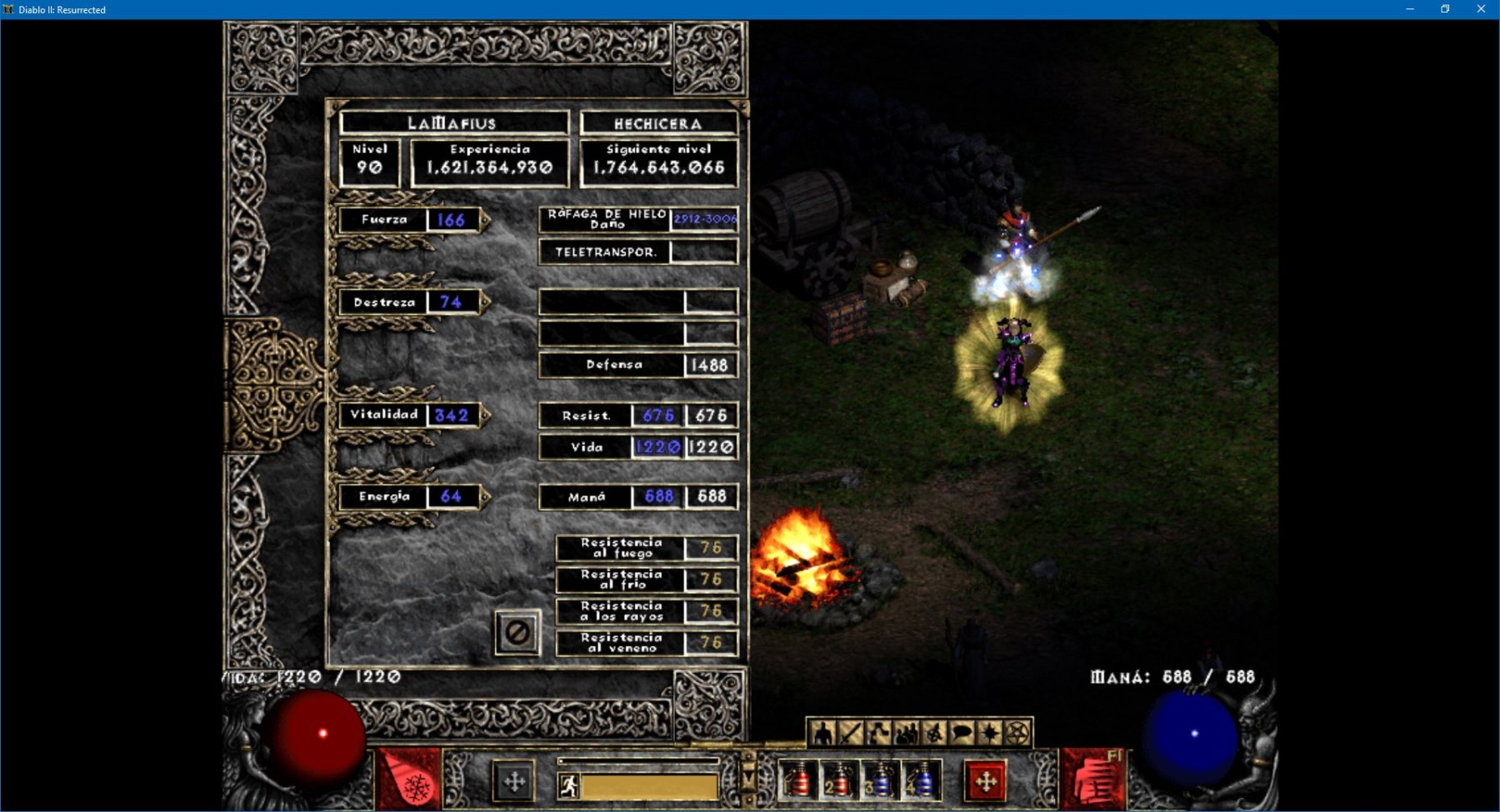The image size is (1500, 812).
Task: Collapse the mini panel with the arrow toggle
Action: (748, 778)
